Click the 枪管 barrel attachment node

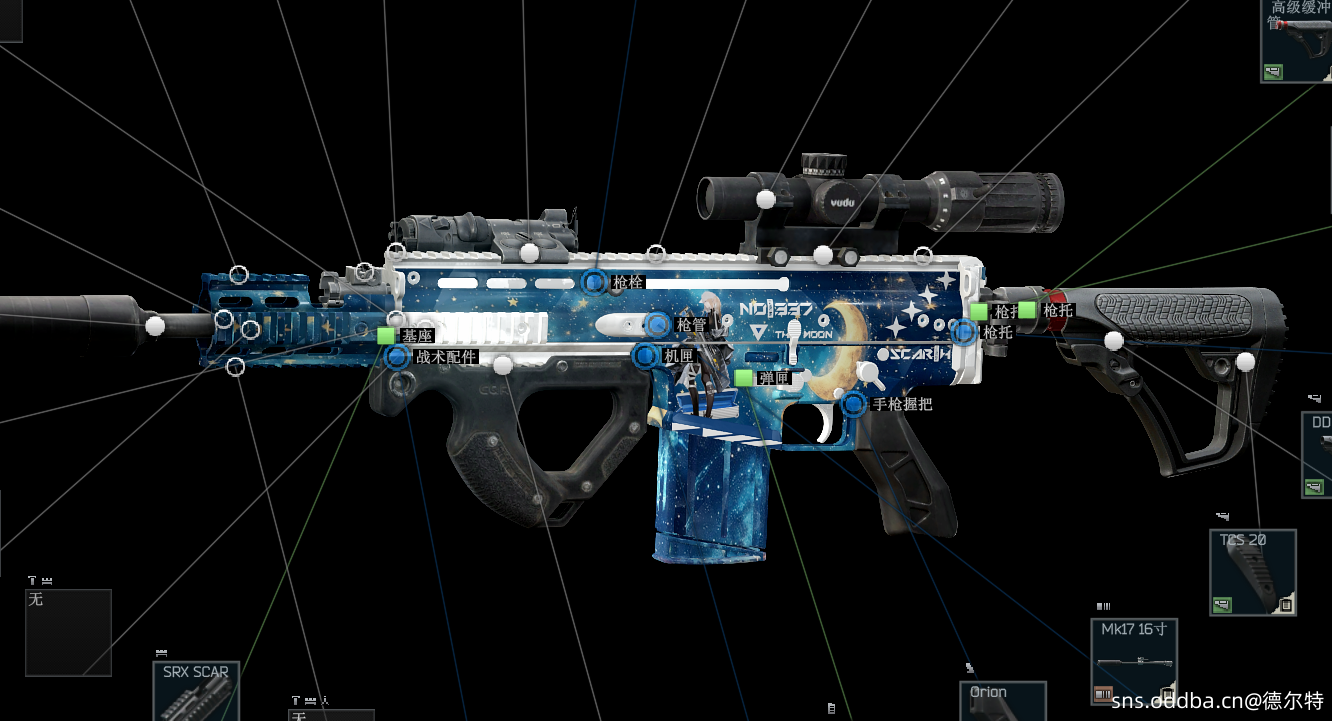pos(657,324)
